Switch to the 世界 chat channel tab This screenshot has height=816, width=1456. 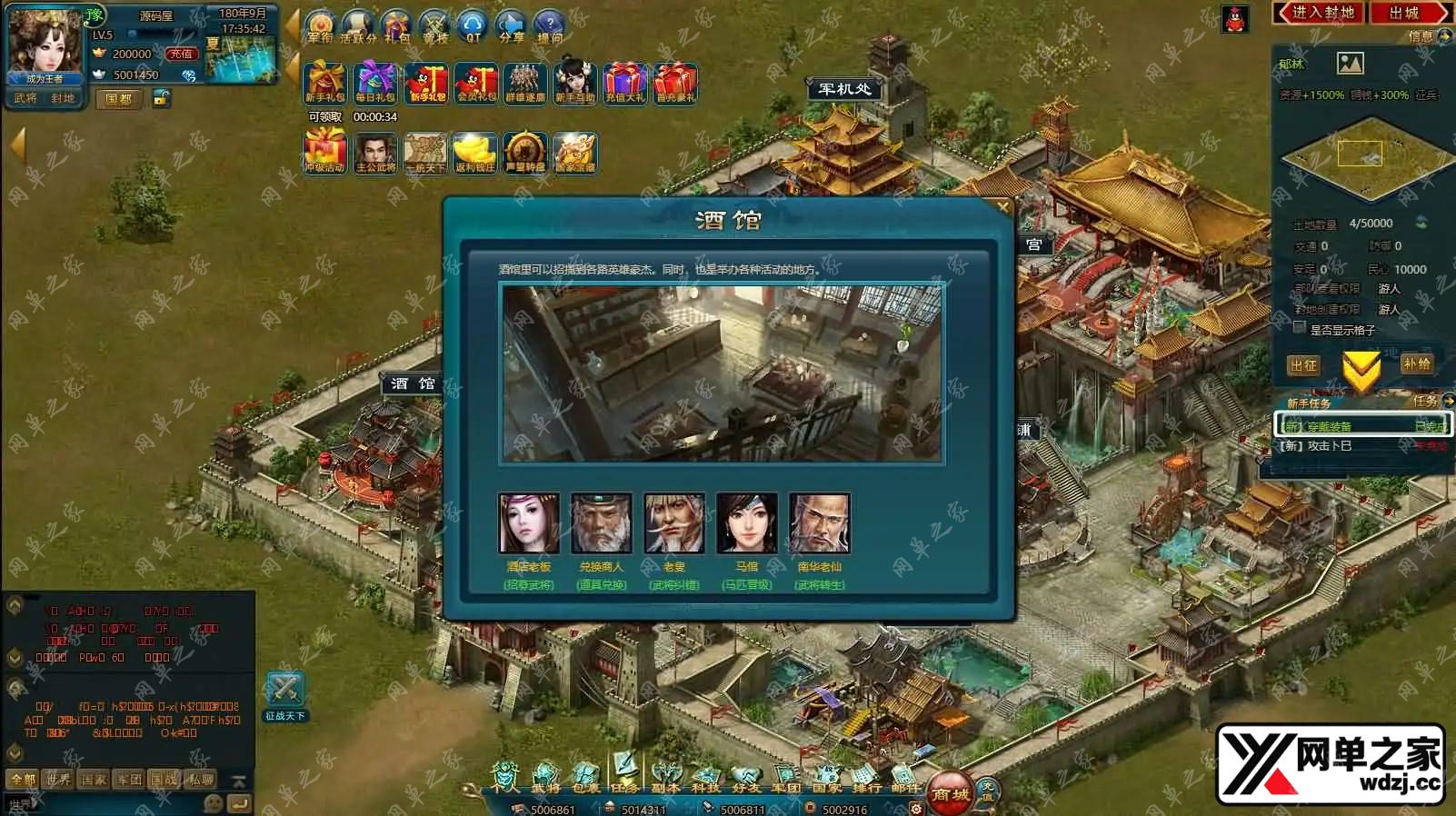58,779
